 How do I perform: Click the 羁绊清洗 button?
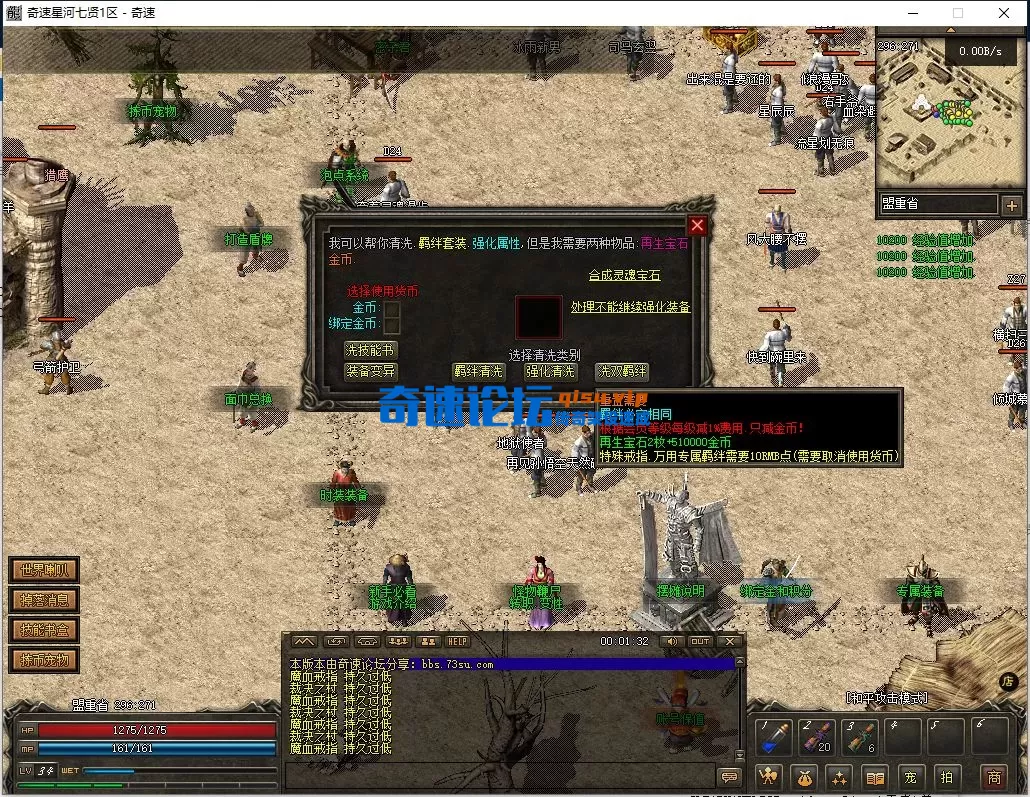pos(478,371)
